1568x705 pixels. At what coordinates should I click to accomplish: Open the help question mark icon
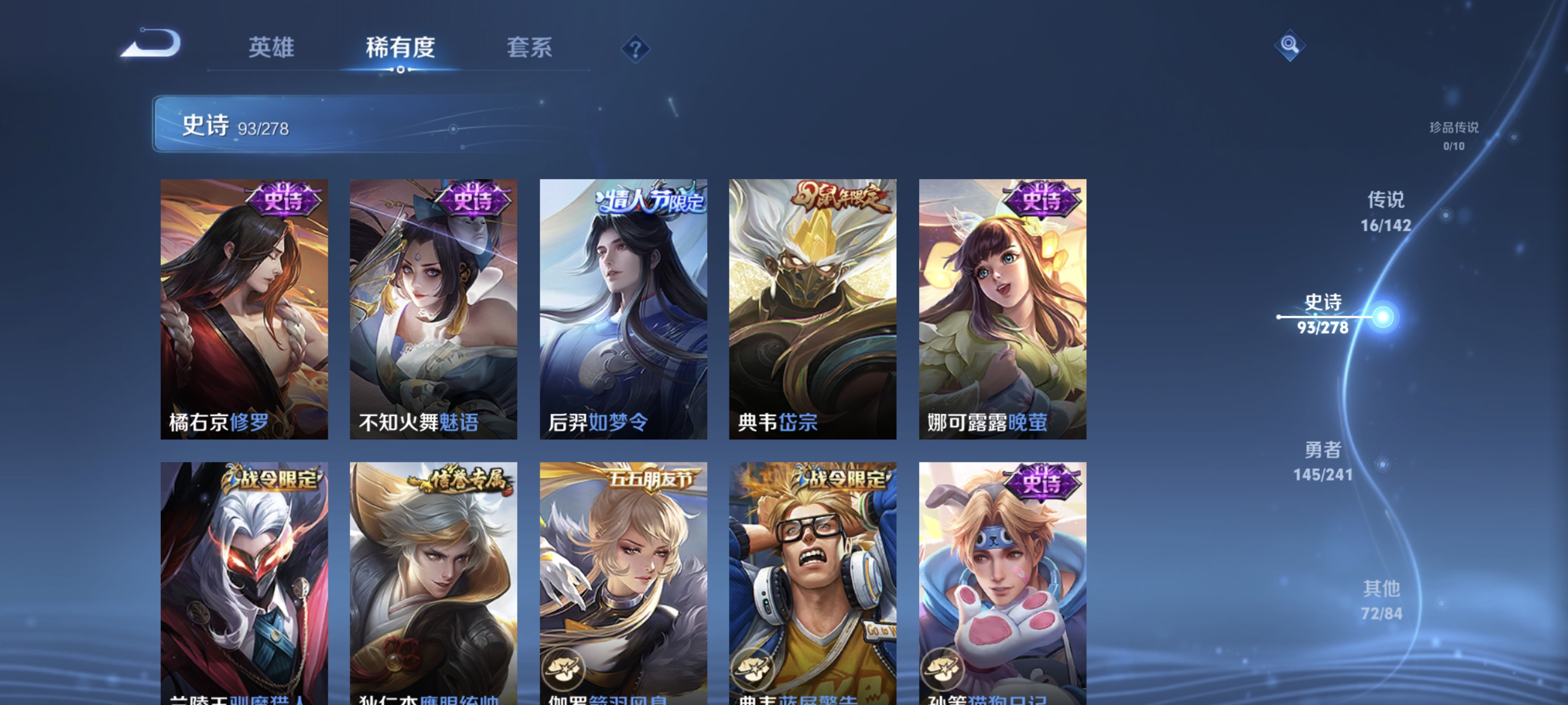click(x=635, y=49)
